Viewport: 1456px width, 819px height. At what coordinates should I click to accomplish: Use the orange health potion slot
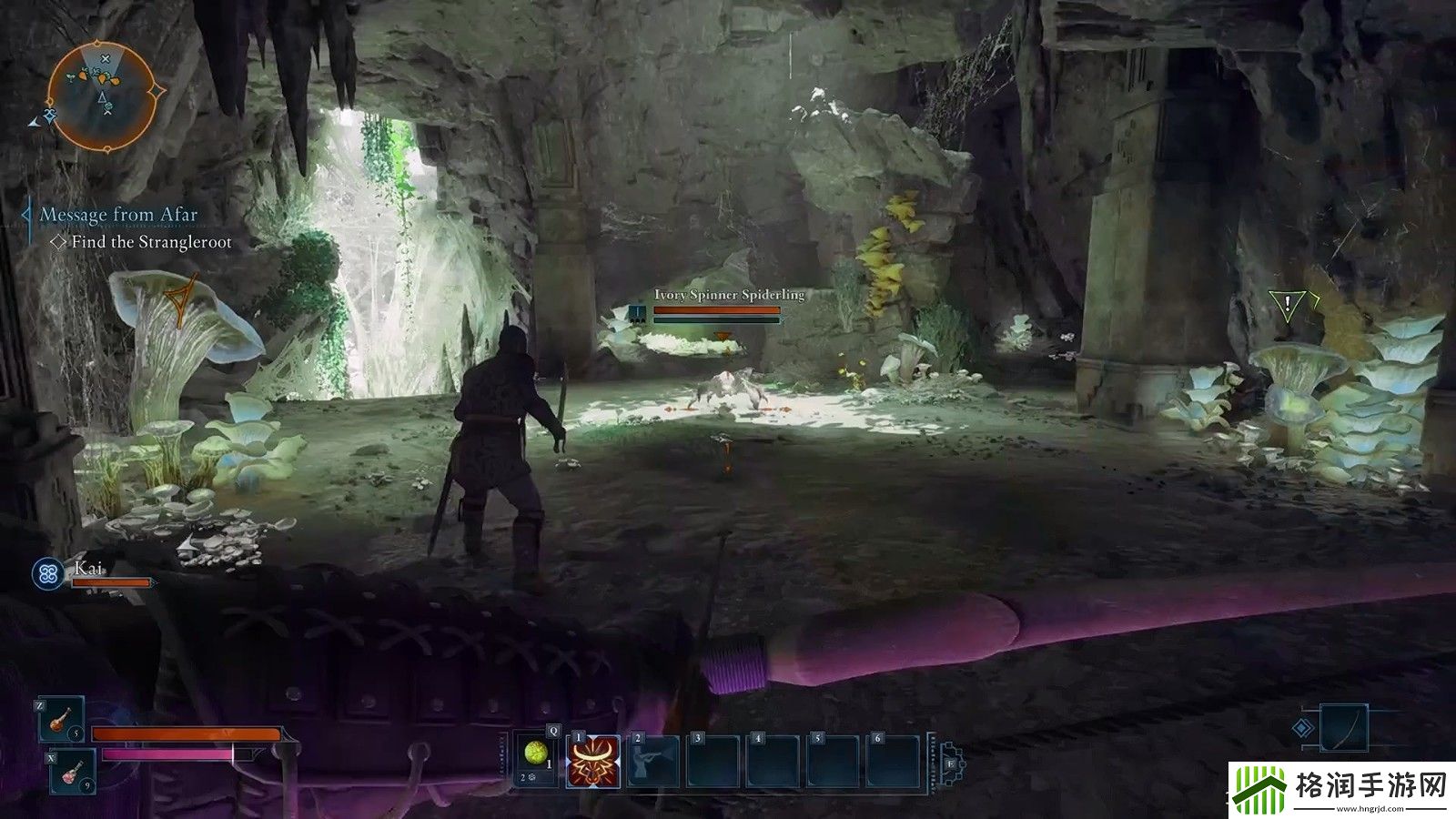click(x=61, y=720)
